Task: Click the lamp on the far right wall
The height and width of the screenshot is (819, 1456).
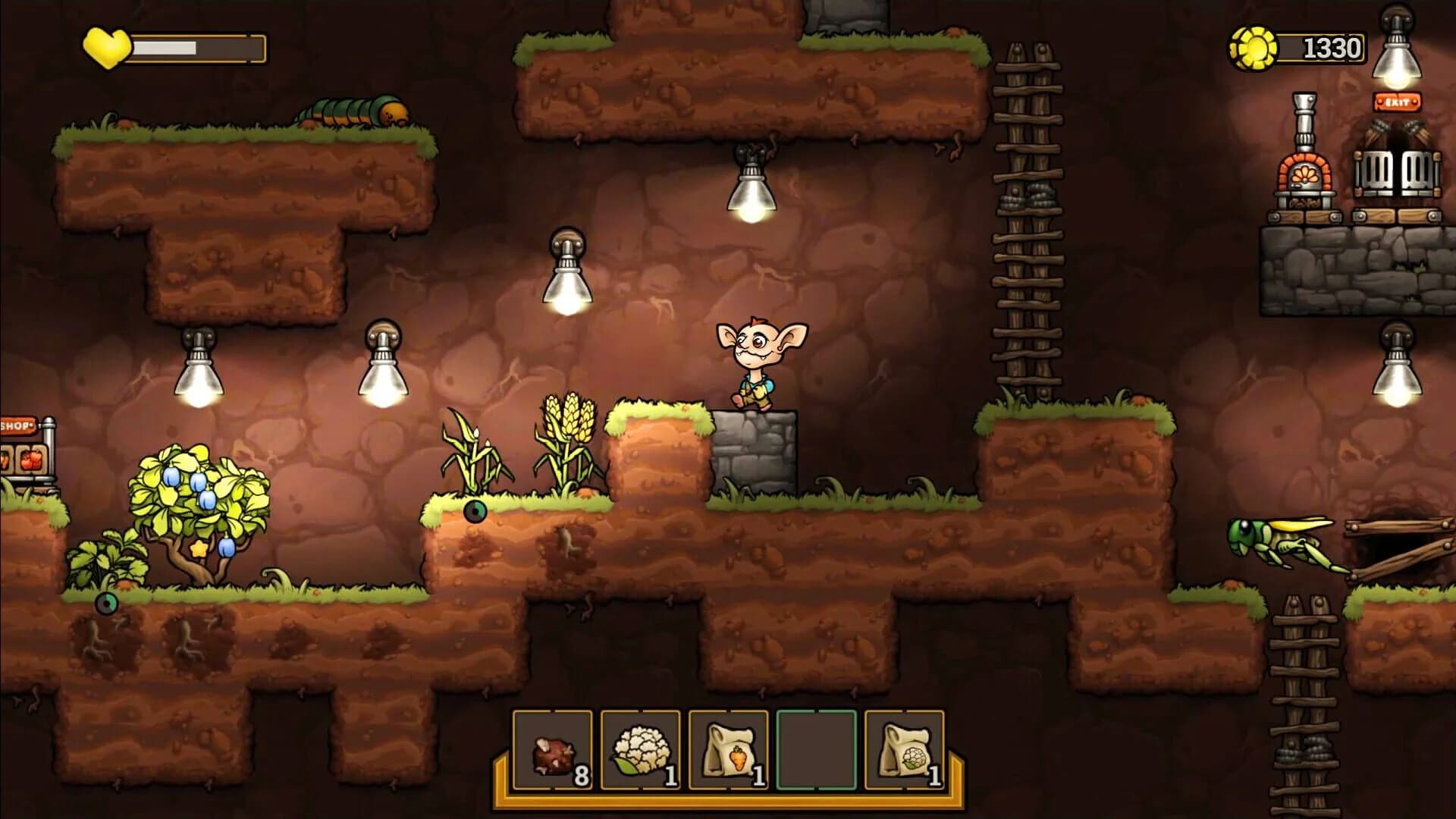Action: tap(1398, 372)
